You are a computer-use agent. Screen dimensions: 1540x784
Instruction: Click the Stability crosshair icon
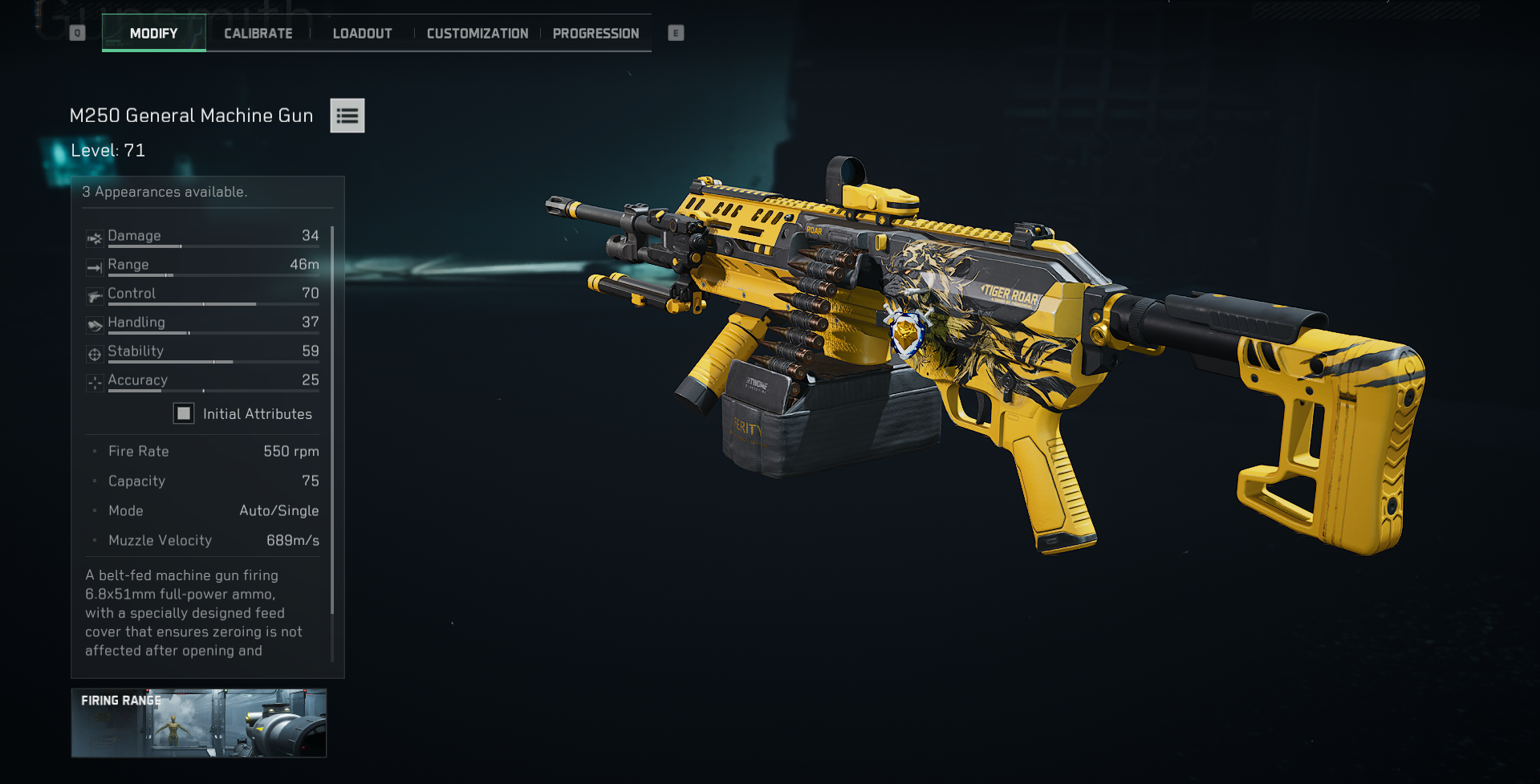pos(94,354)
